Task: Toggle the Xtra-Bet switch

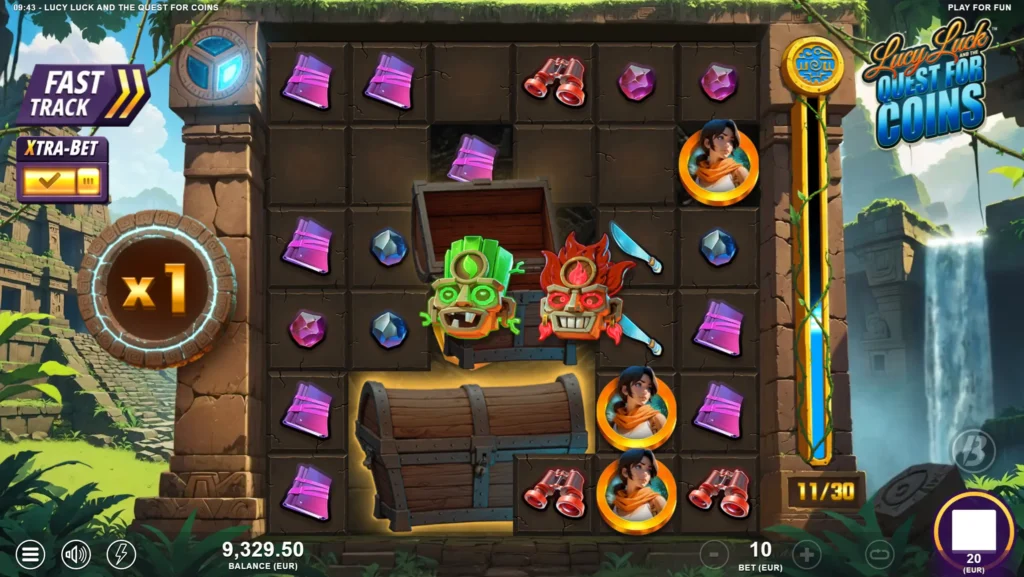Action: click(x=62, y=181)
